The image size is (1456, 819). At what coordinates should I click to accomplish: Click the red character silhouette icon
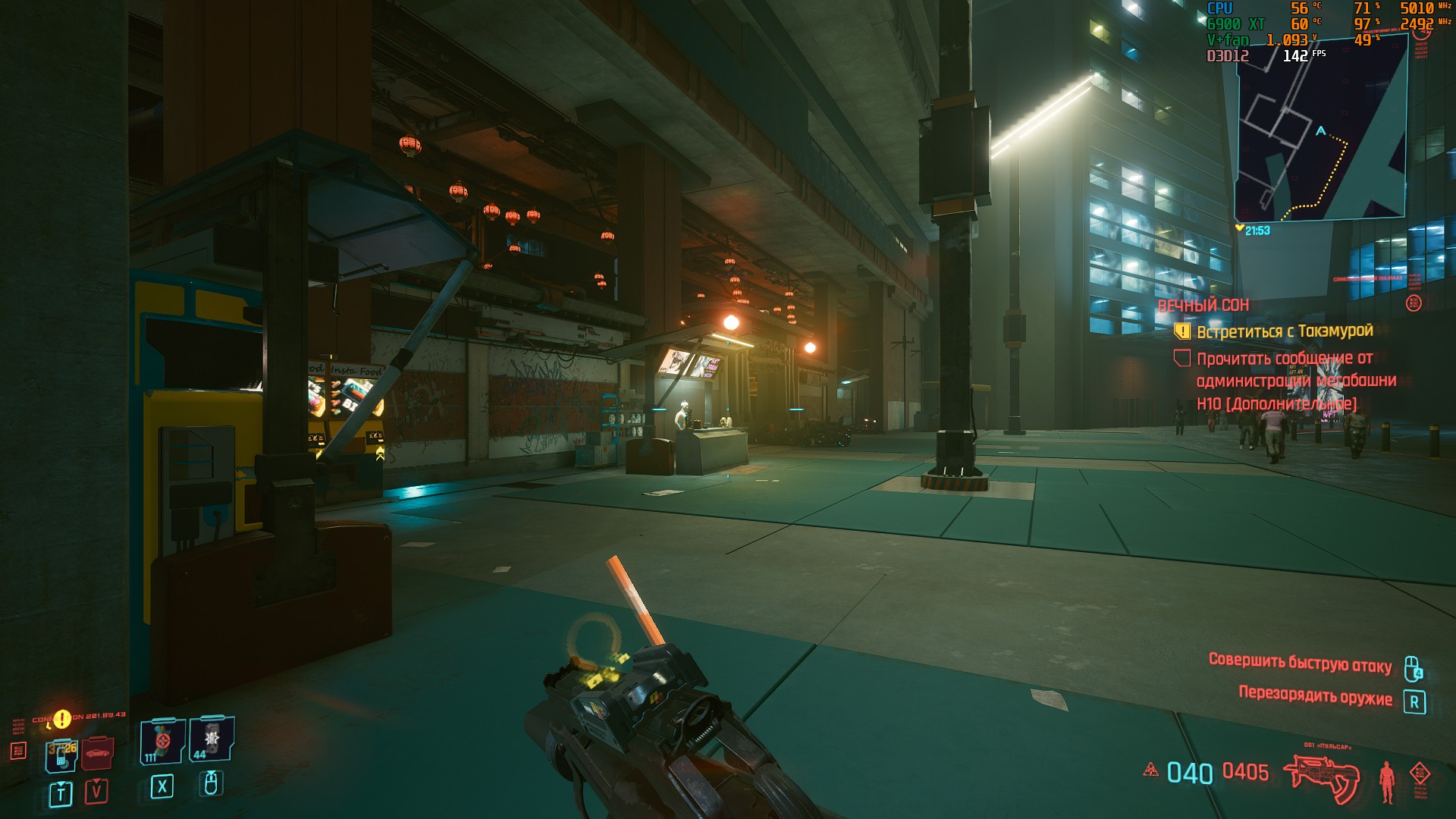point(1387,782)
